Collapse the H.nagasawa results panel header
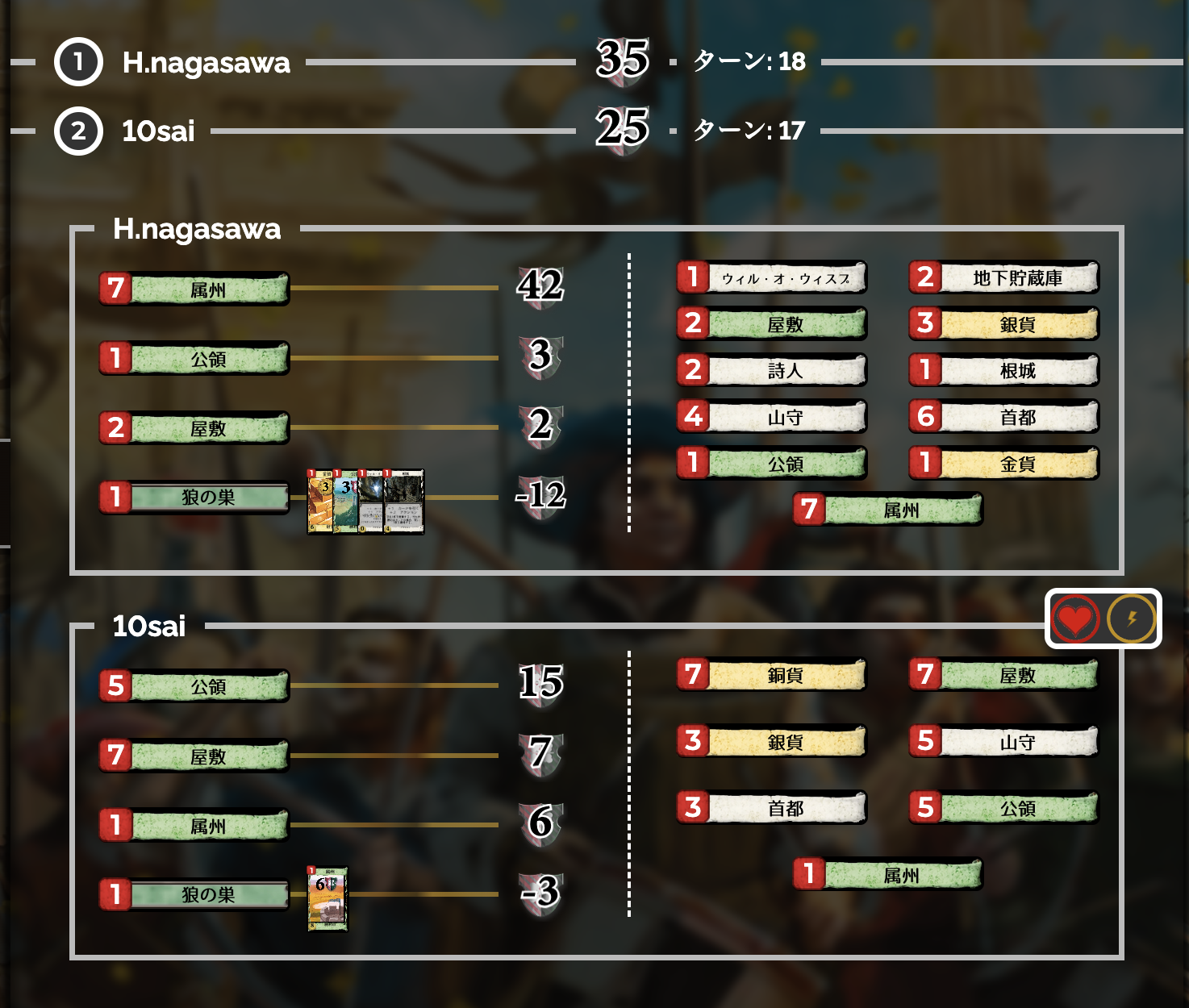1189x1008 pixels. [x=197, y=230]
